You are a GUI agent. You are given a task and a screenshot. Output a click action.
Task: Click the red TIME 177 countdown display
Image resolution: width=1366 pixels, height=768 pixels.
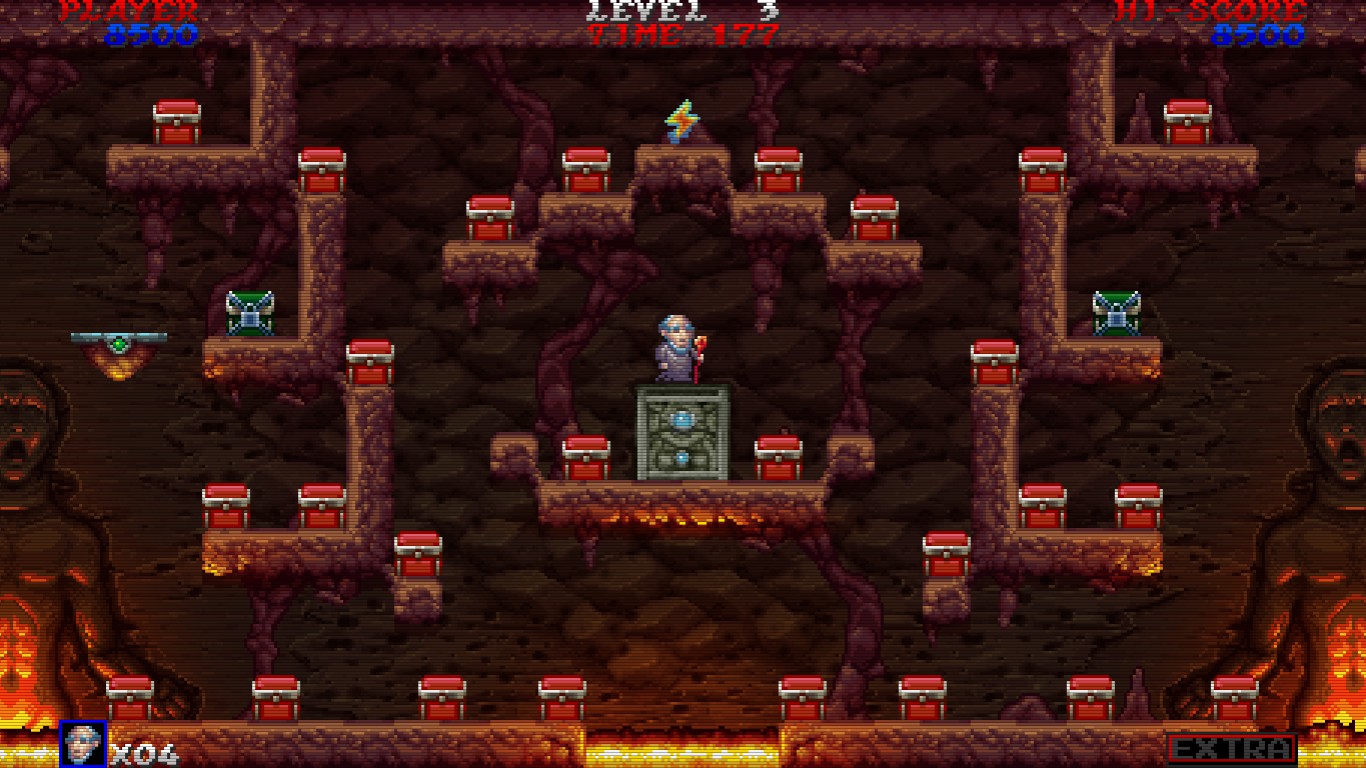(x=680, y=32)
